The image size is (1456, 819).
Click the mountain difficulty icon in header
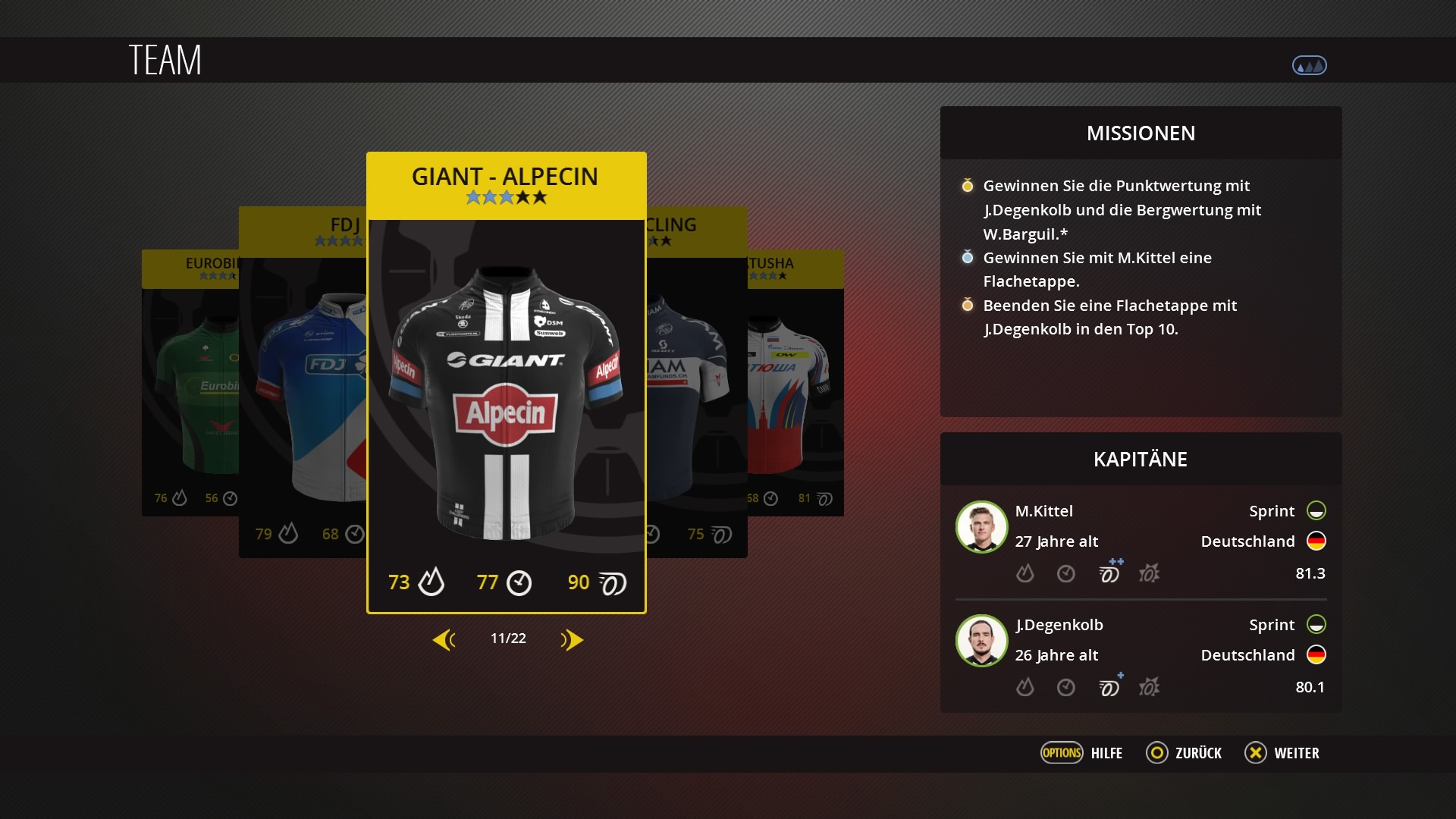[x=1309, y=66]
